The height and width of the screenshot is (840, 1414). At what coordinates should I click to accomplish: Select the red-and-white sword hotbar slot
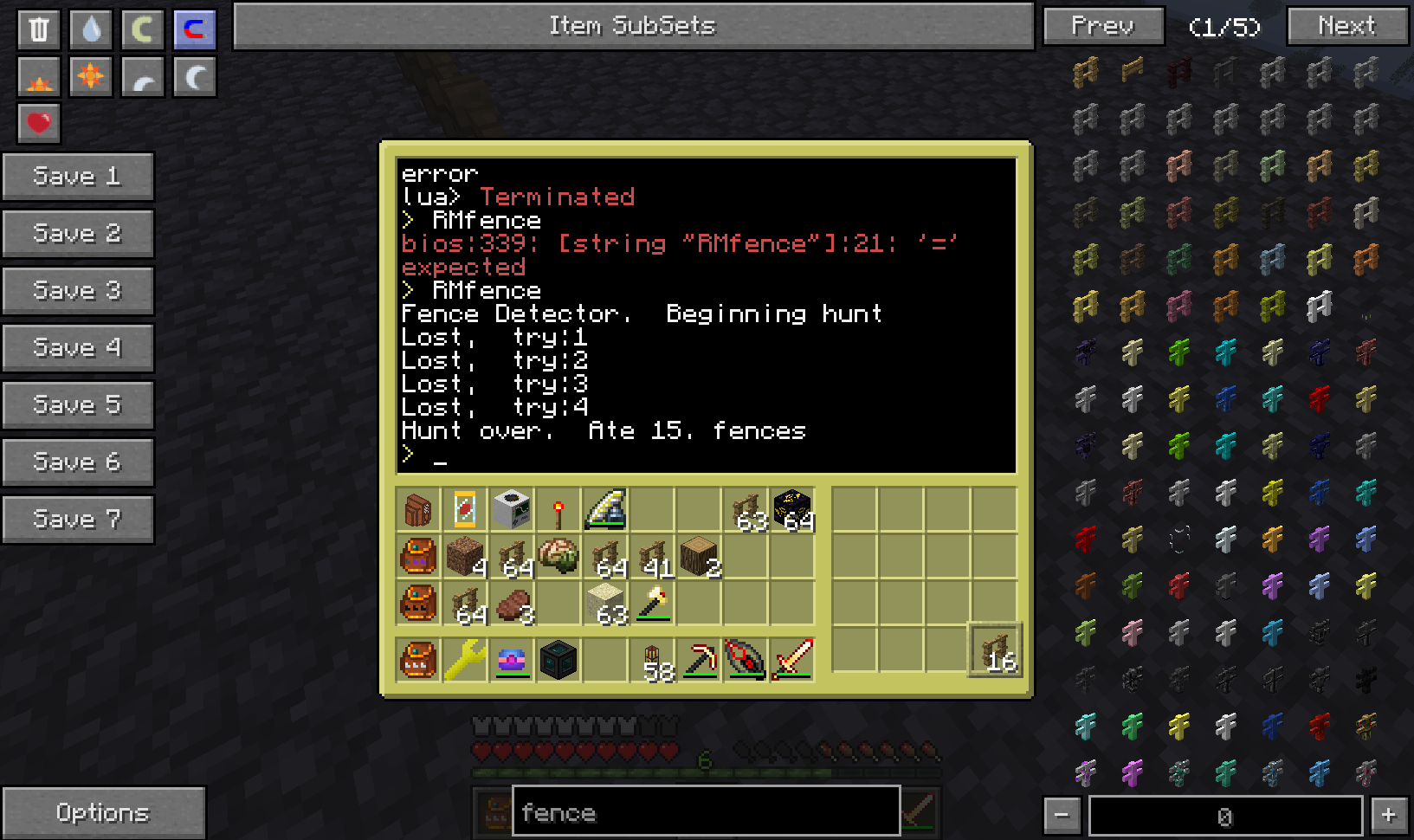(x=792, y=660)
